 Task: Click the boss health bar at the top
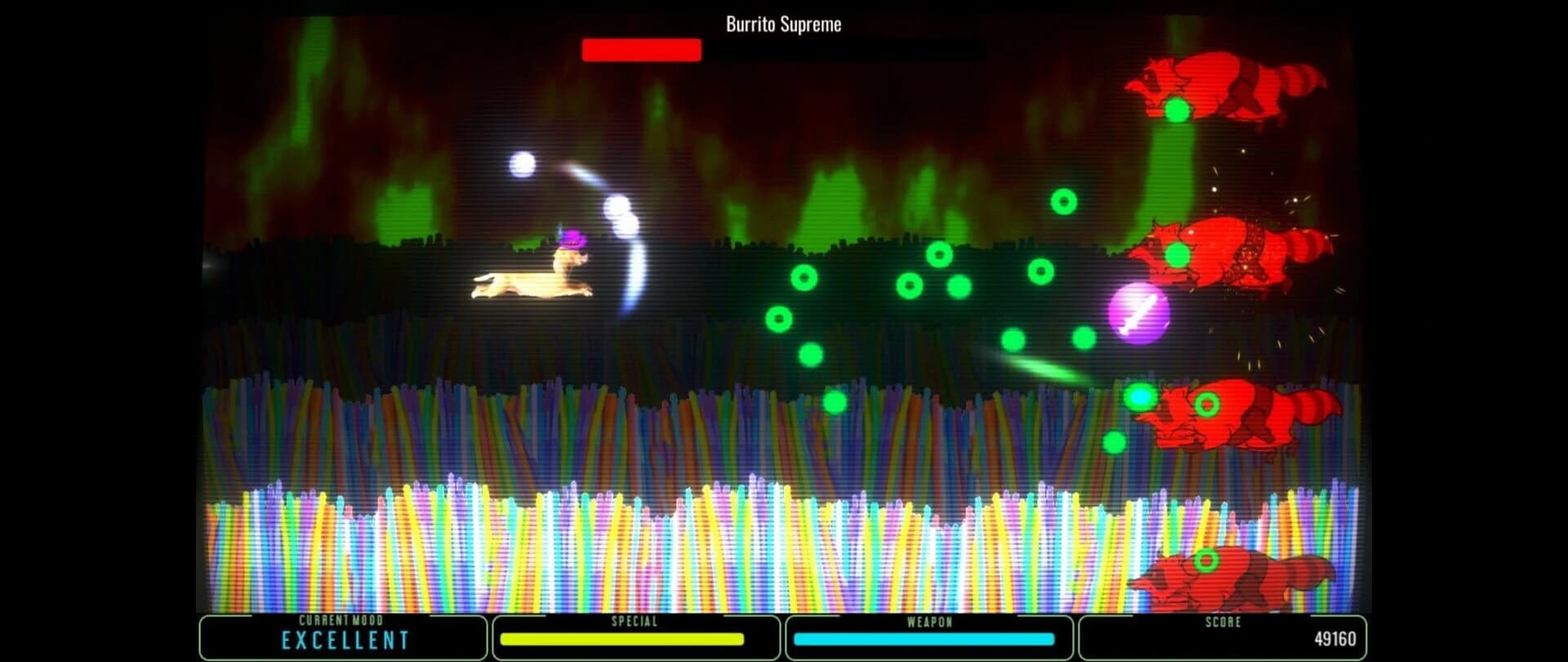point(641,51)
